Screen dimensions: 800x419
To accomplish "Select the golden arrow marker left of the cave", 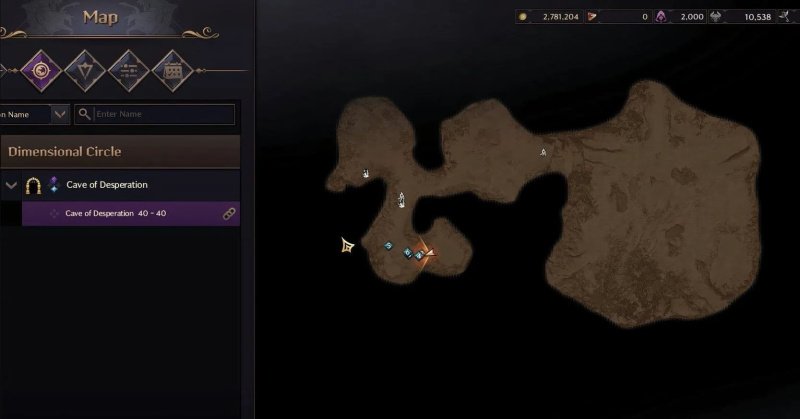I will (347, 244).
